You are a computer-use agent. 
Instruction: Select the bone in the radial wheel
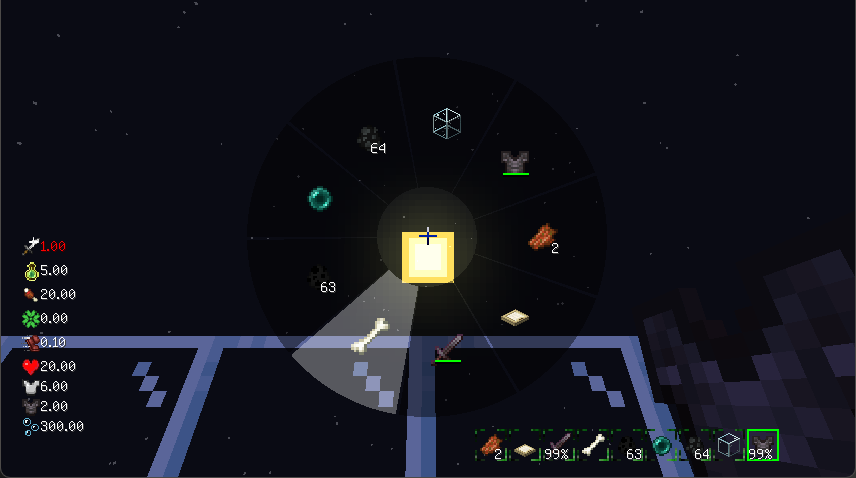(368, 335)
